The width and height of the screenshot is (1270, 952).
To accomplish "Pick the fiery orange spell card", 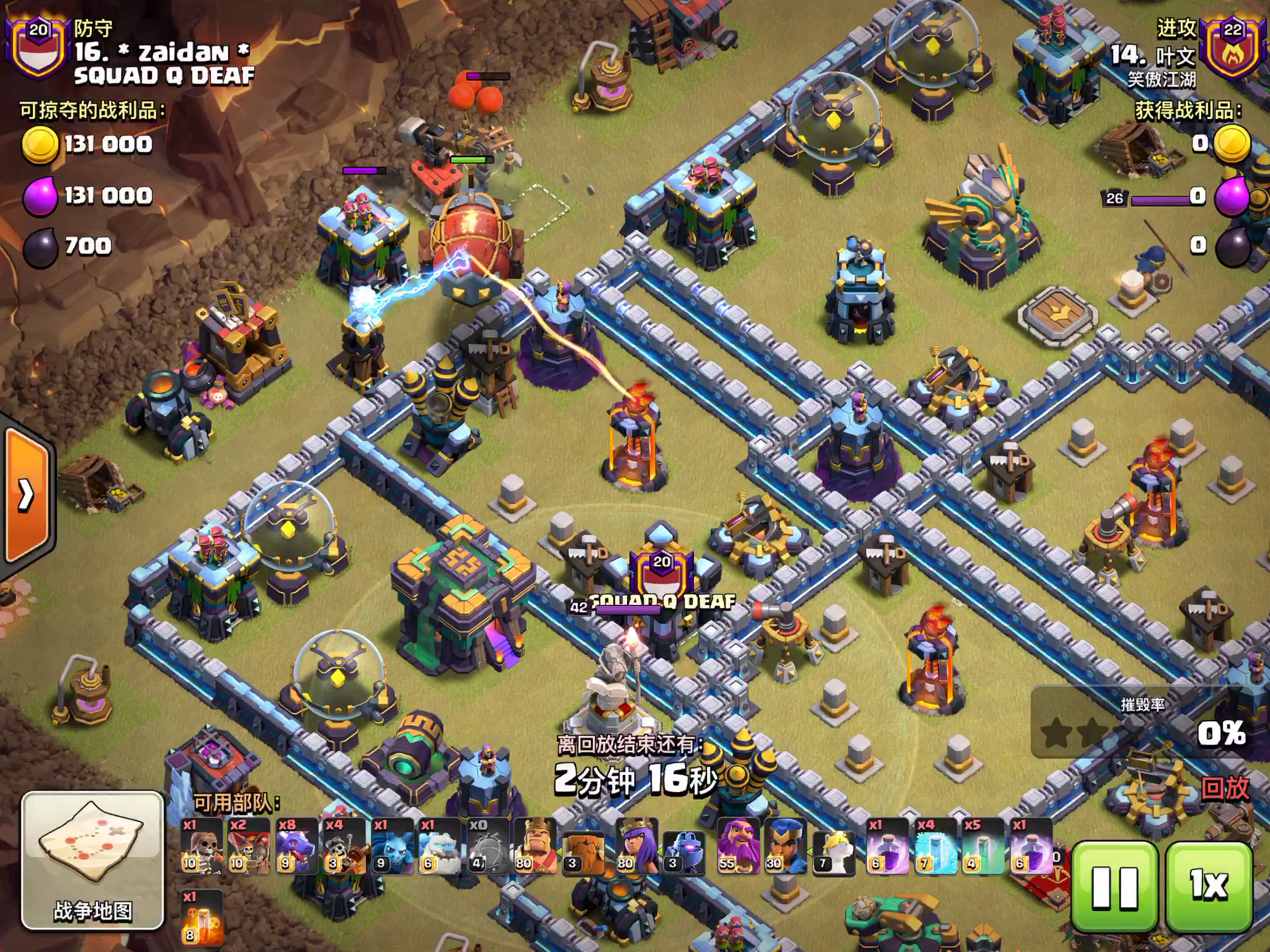I will click(201, 918).
